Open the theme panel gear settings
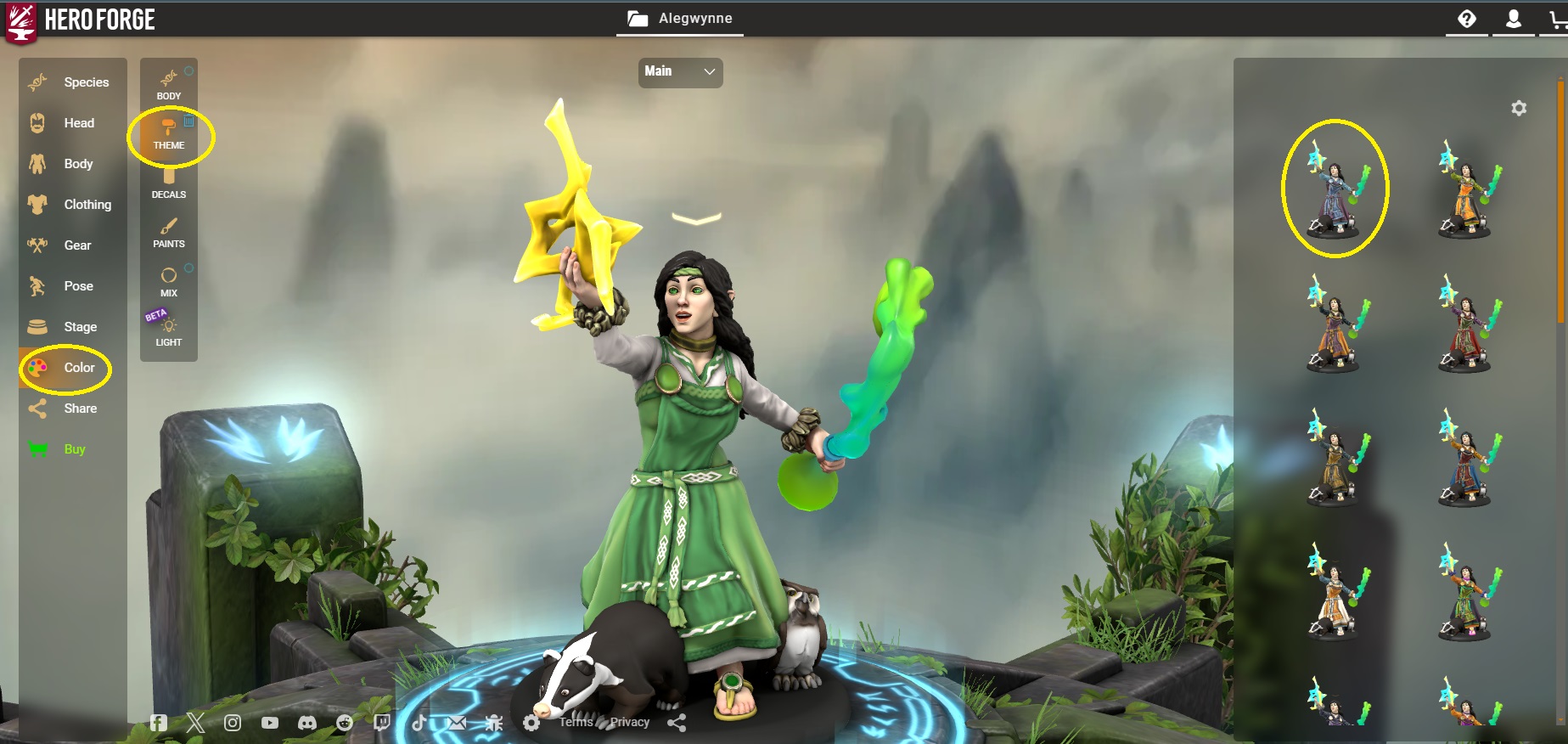This screenshot has width=1568, height=744. click(x=1519, y=108)
